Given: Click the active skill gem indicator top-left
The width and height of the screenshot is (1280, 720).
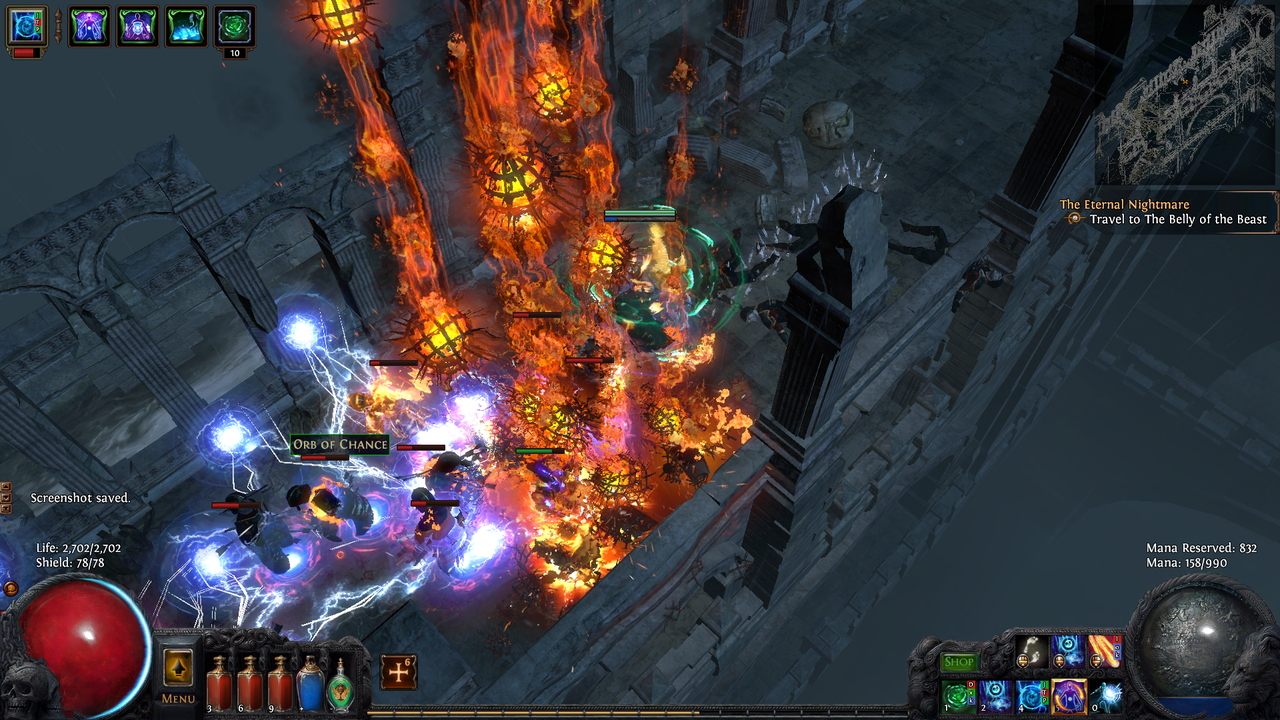Looking at the screenshot, I should pyautogui.click(x=25, y=26).
